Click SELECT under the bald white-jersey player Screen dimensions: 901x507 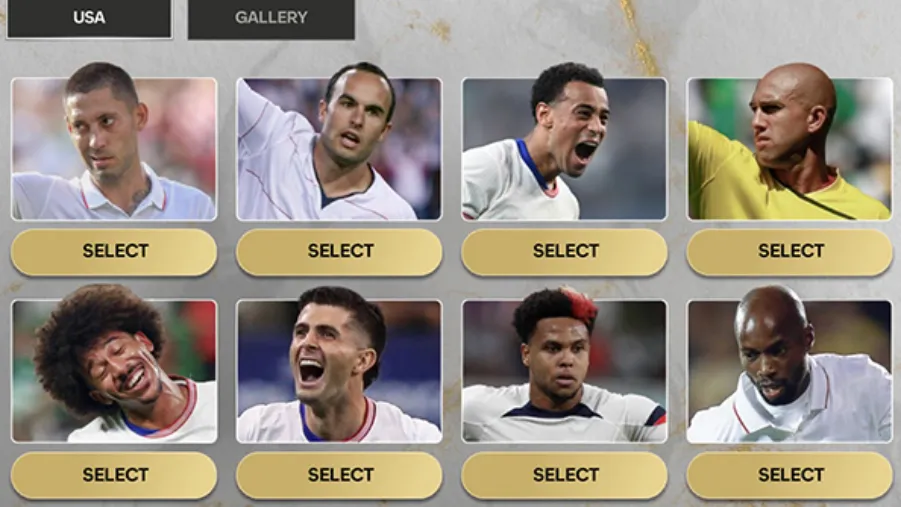(790, 475)
